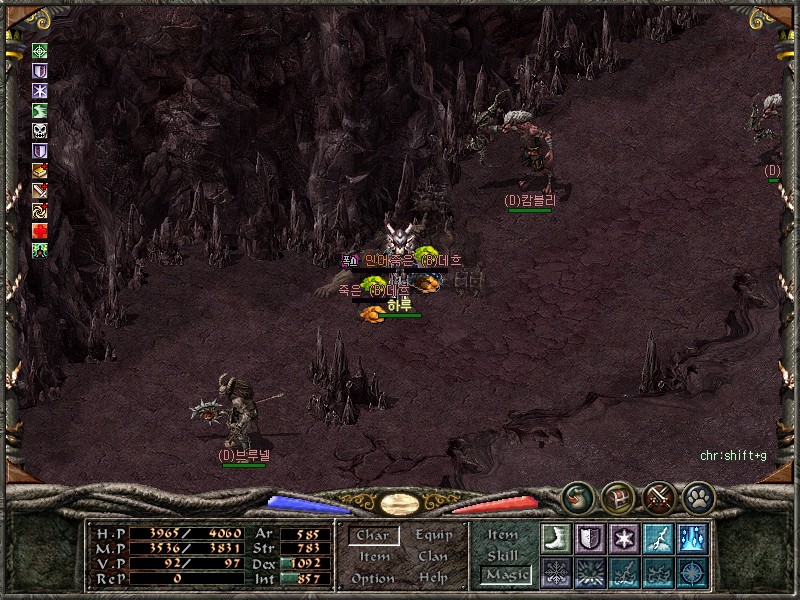Open the Char character panel

[372, 536]
